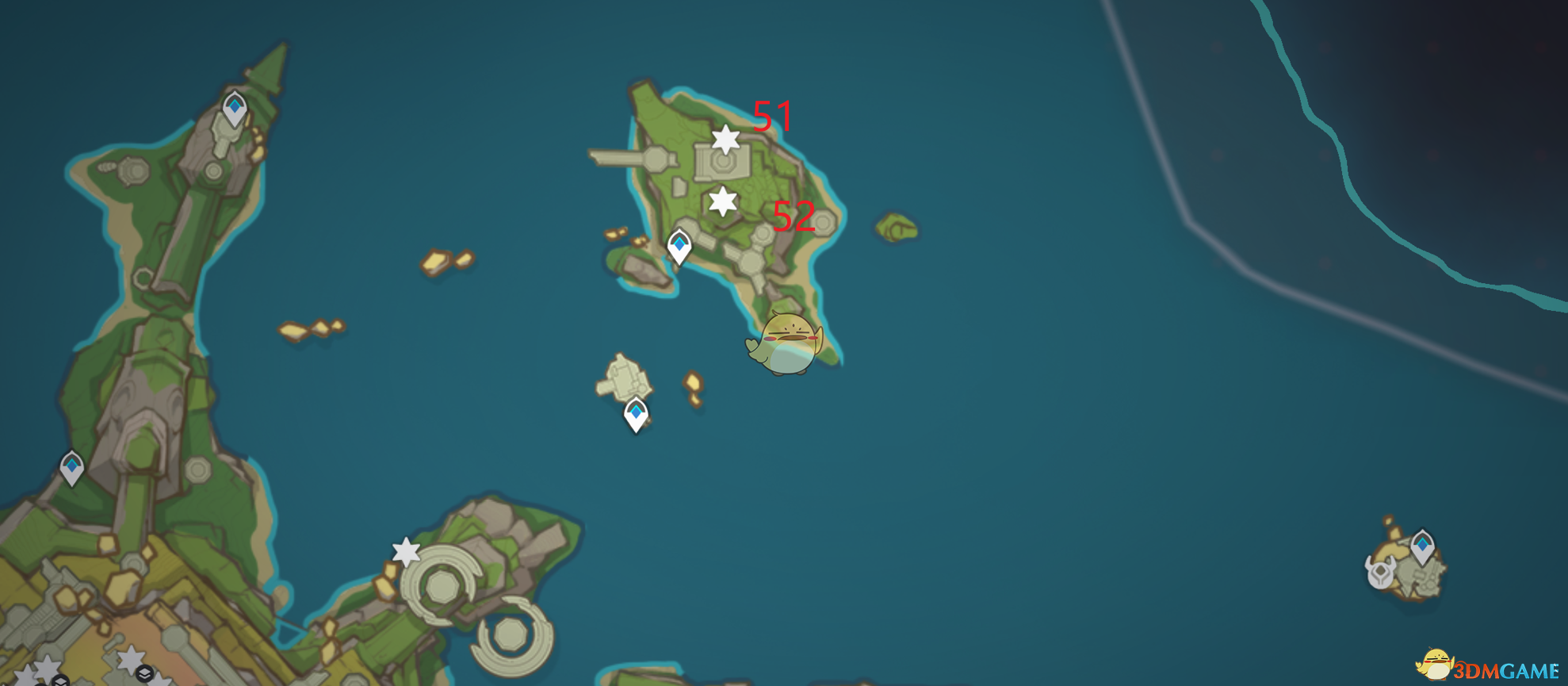1568x686 pixels.
Task: Open the horned domain icon on the eastern islet
Action: click(1381, 571)
